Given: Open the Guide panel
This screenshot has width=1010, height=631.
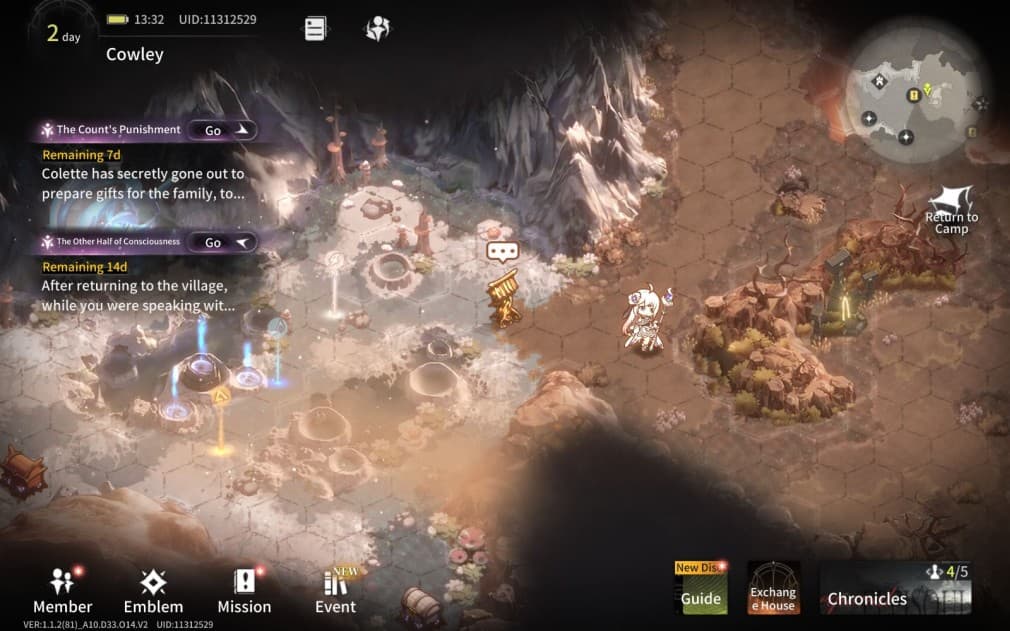Looking at the screenshot, I should coord(701,587).
